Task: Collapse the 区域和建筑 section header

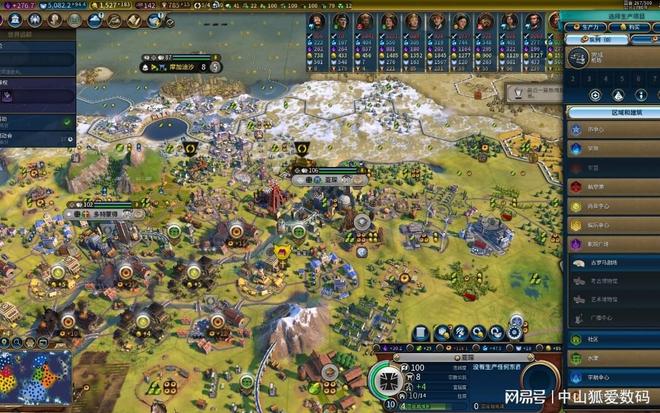Action: click(610, 112)
